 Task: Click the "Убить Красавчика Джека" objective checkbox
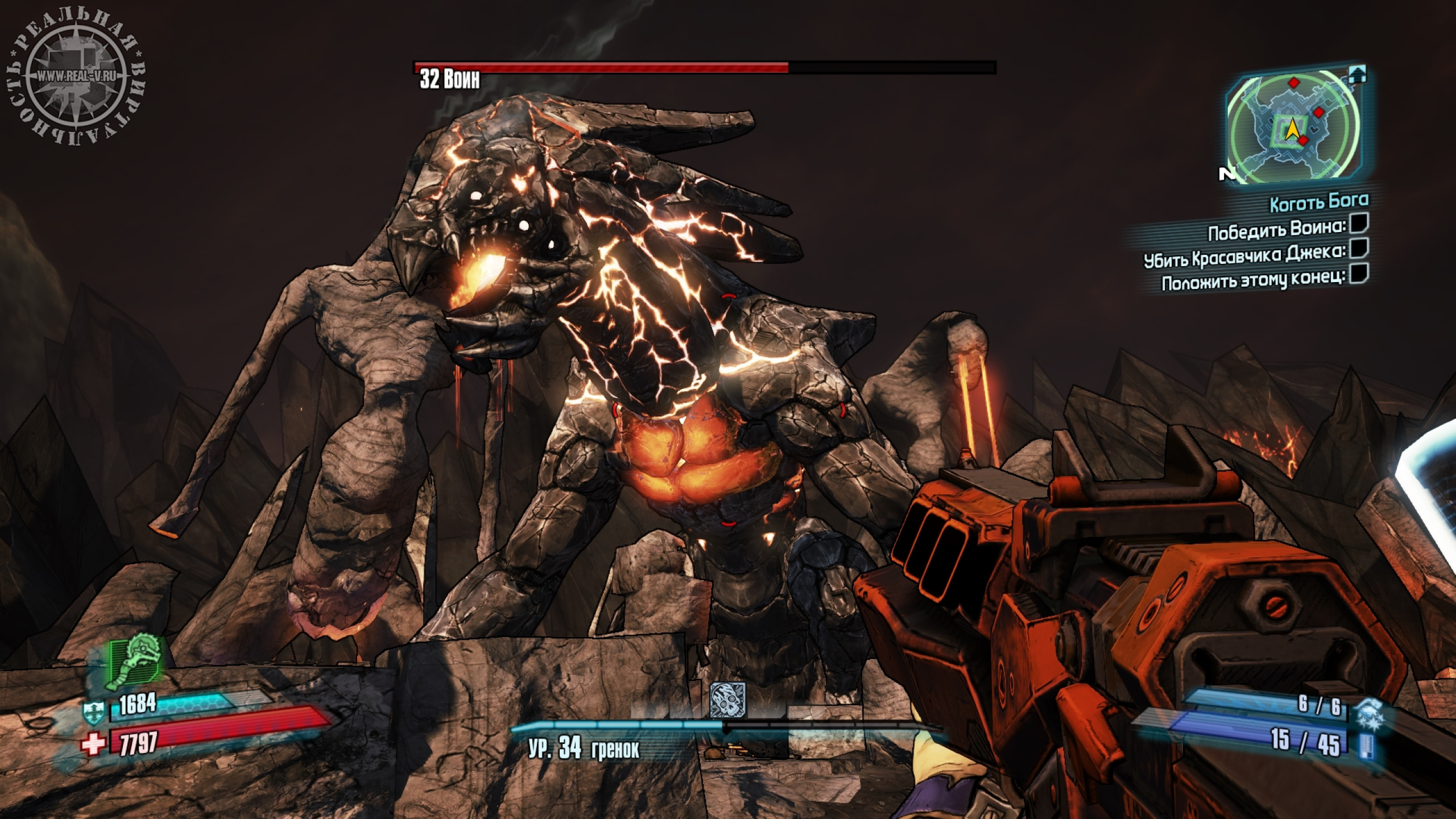[1359, 249]
